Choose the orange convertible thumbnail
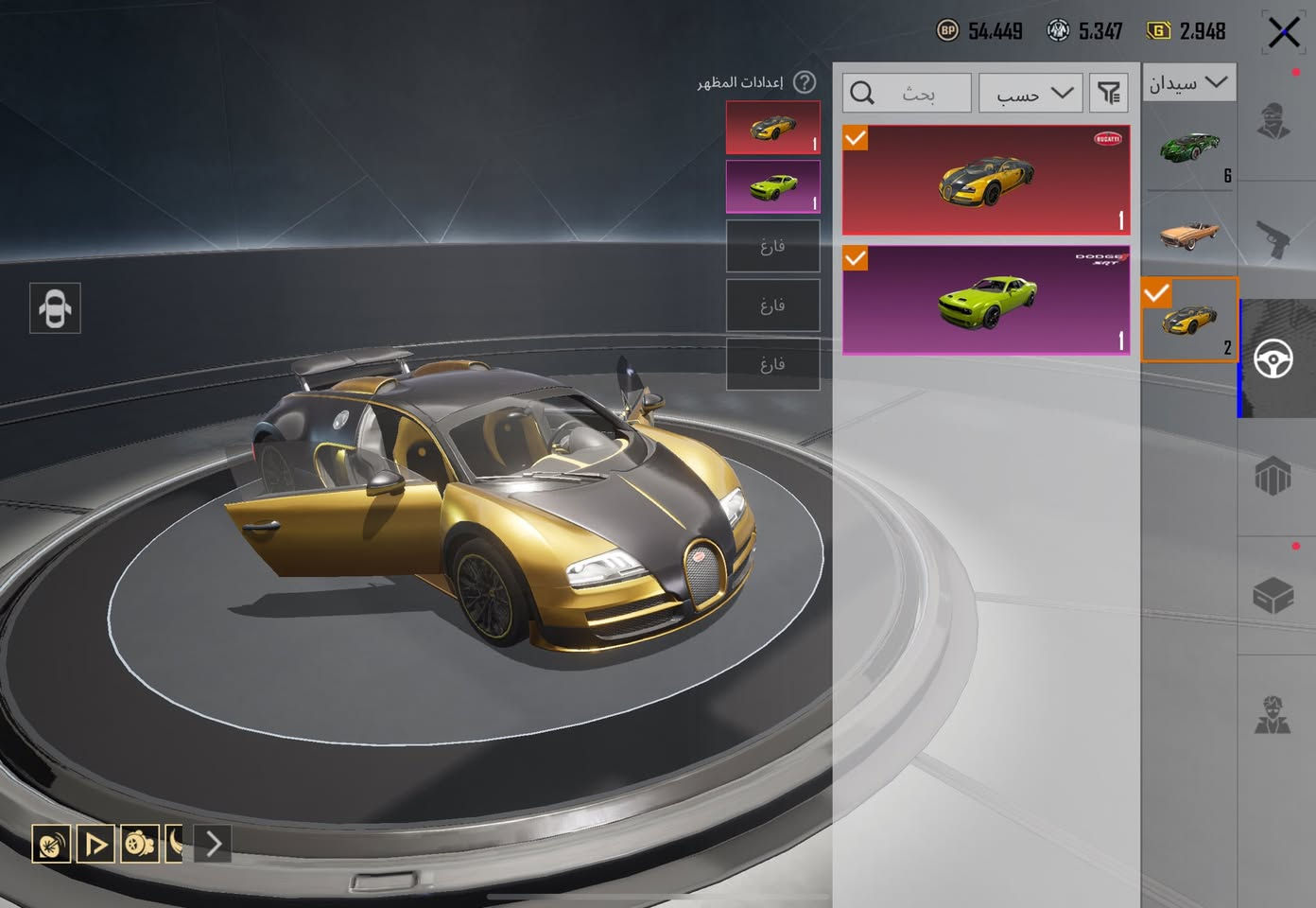1316x908 pixels. 1188,232
